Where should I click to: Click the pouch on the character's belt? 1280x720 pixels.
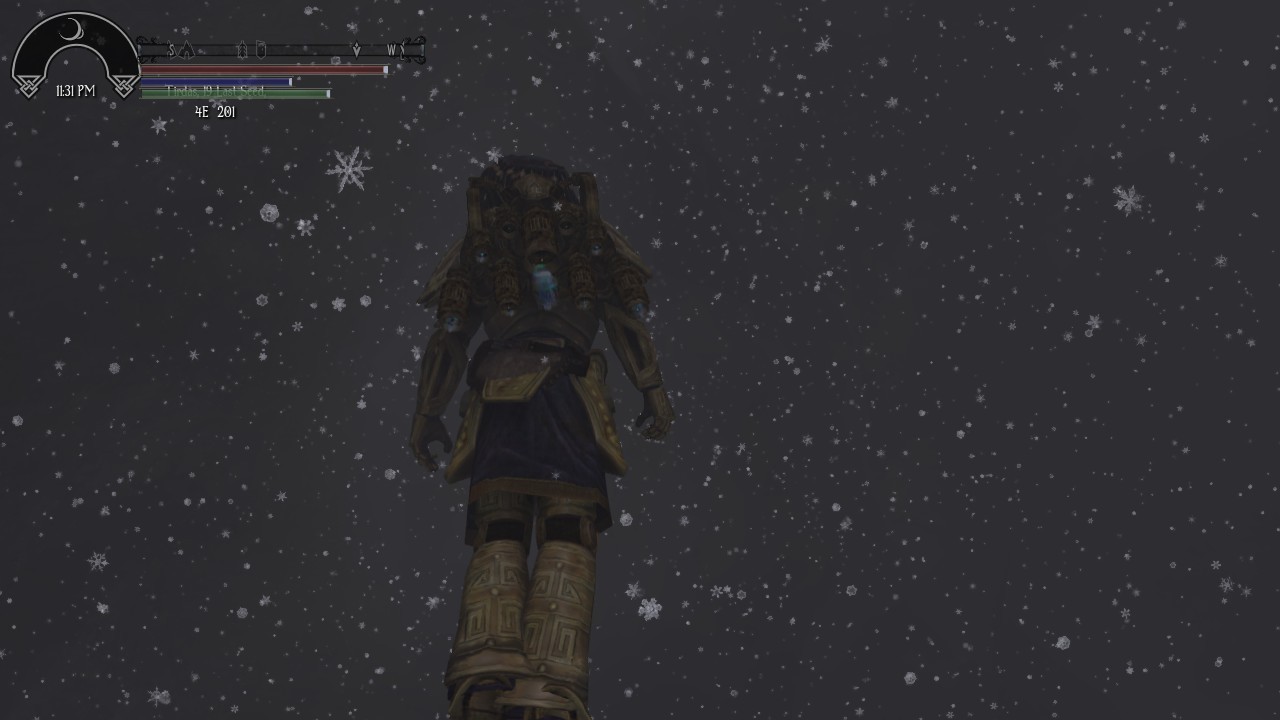[506, 385]
